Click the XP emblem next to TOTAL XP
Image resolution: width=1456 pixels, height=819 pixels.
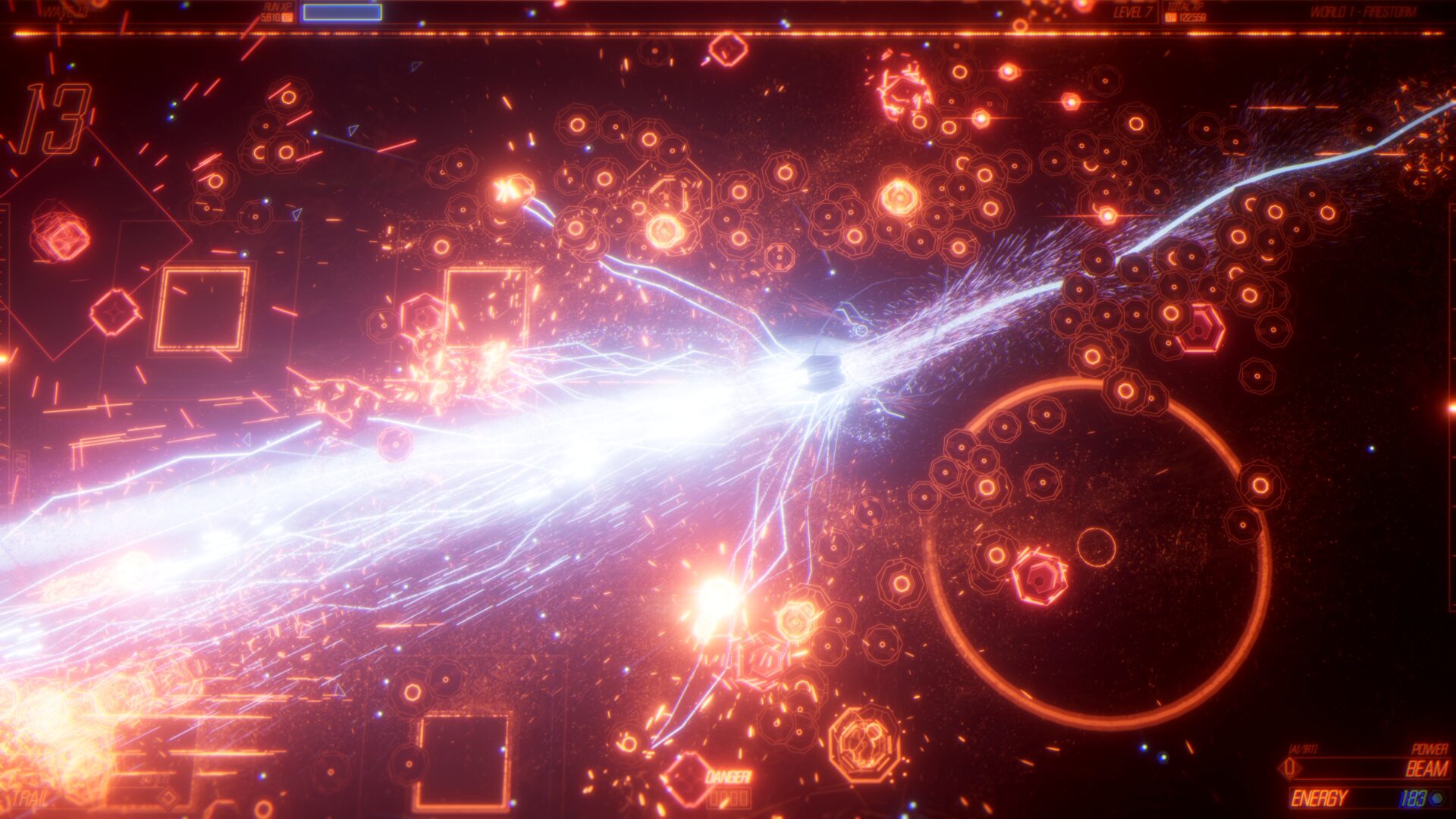(x=1170, y=17)
